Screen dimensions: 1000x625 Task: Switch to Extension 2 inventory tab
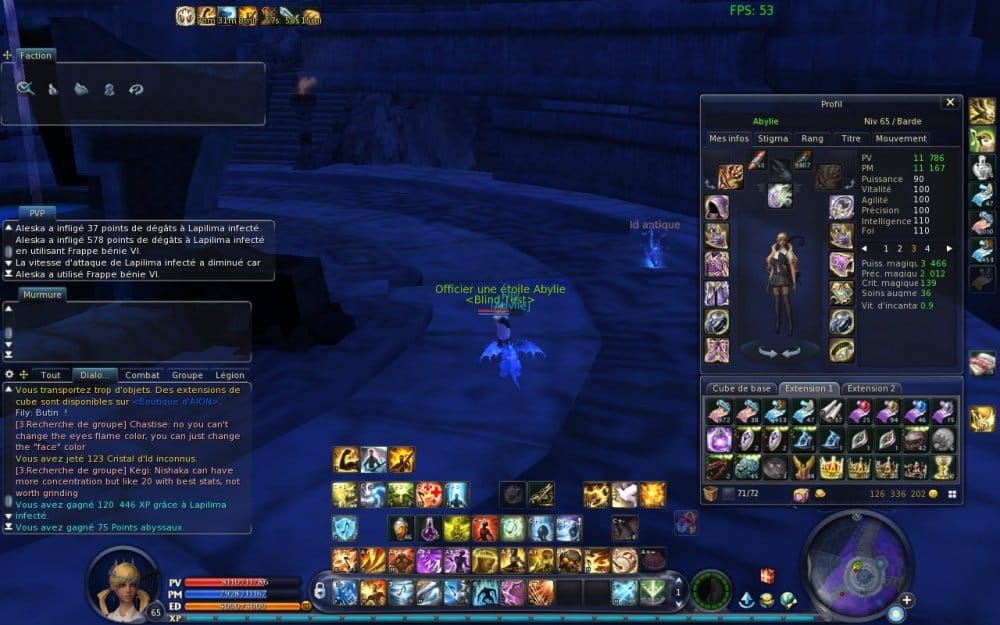tap(871, 388)
